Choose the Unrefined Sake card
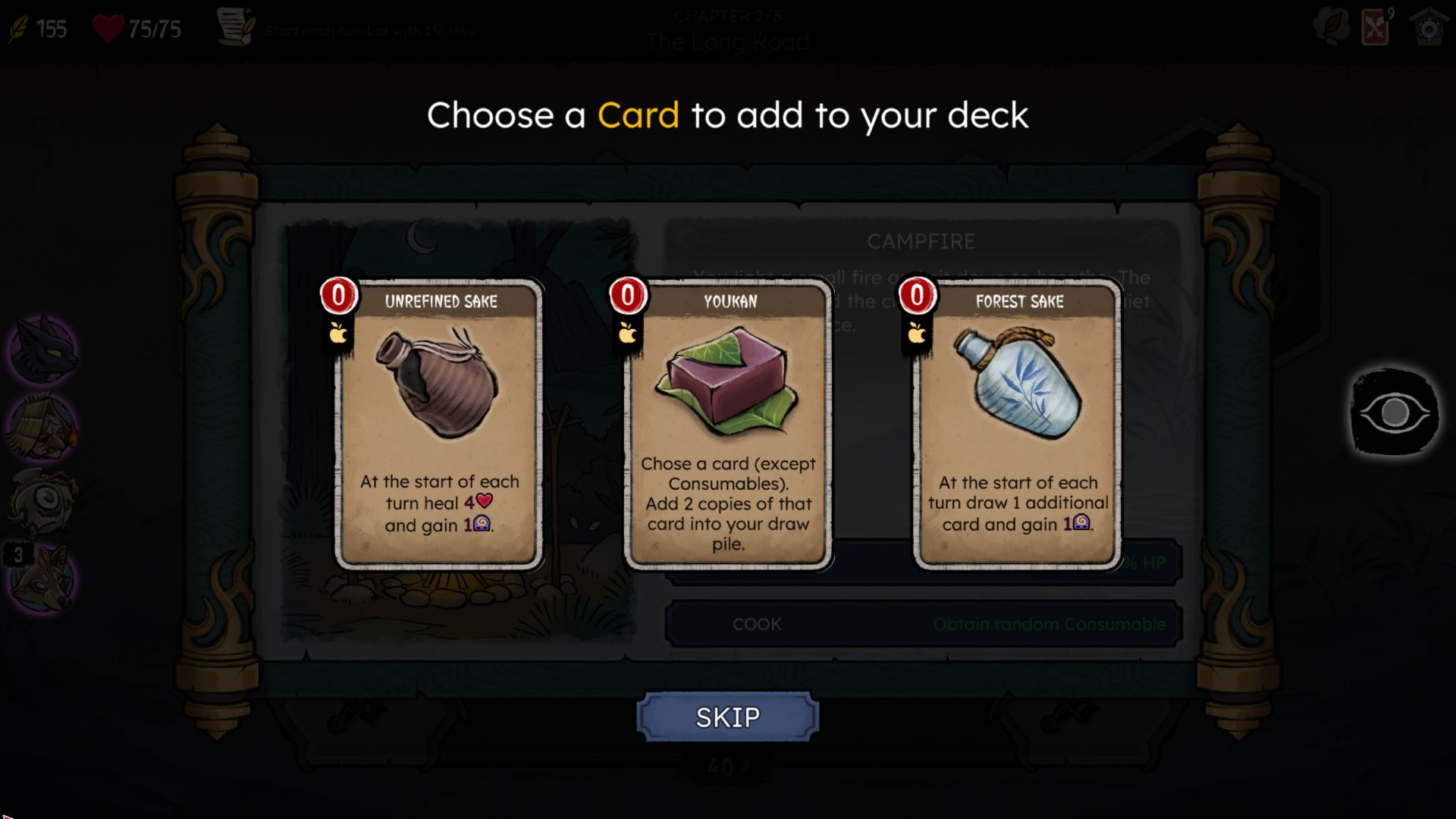 point(439,425)
